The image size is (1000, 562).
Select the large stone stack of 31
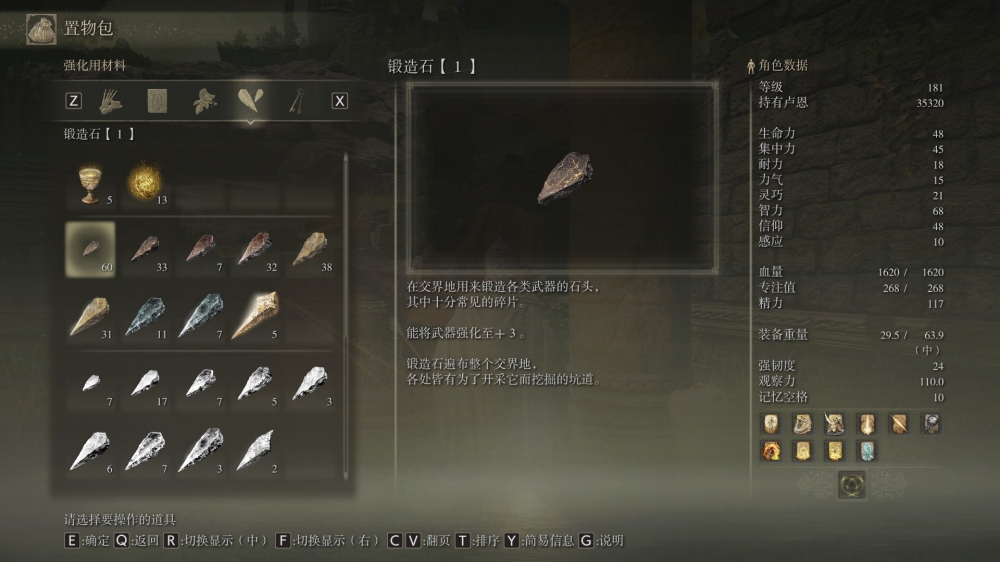pos(91,317)
